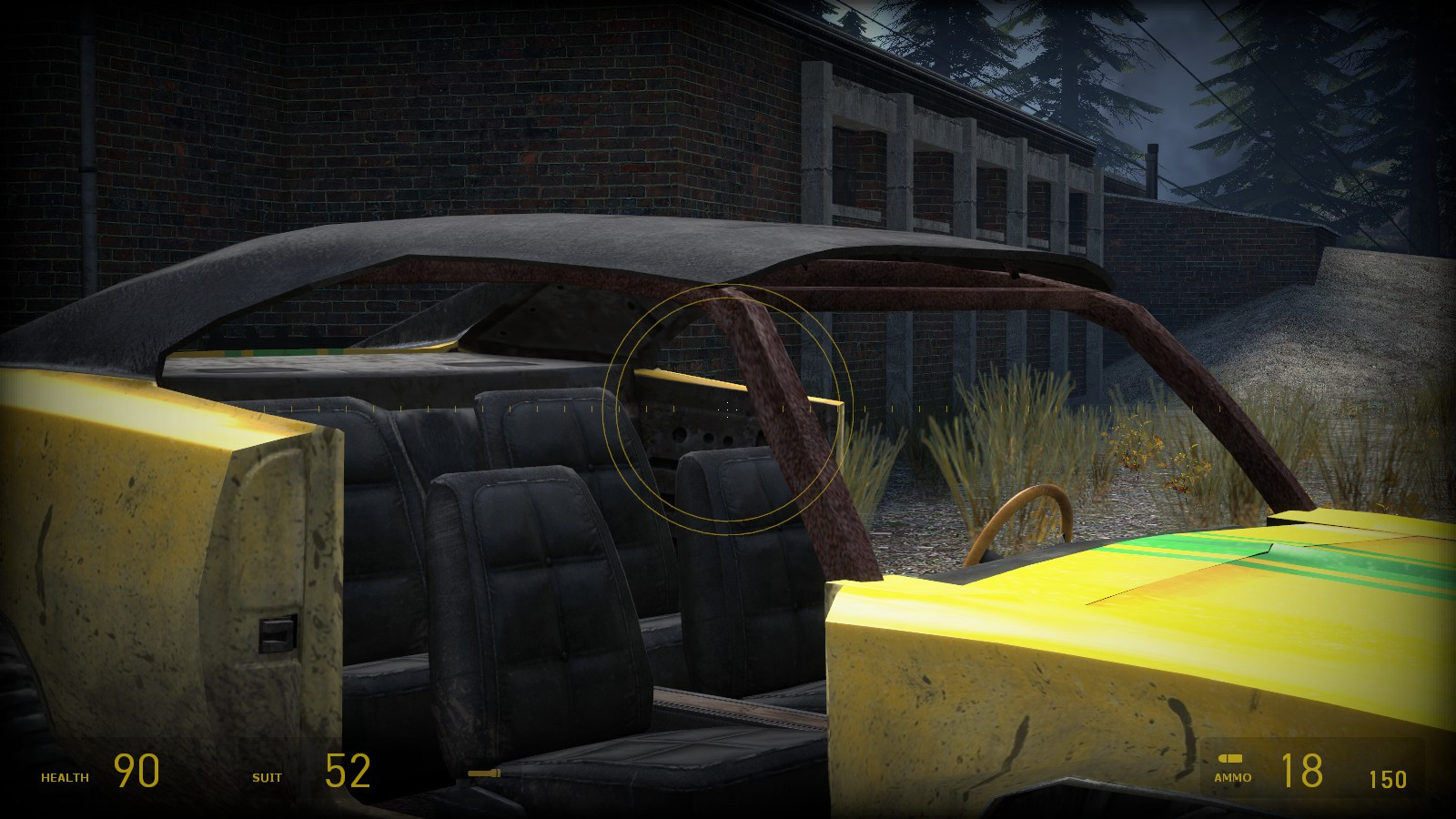1456x819 pixels.
Task: Click the circular crosshair reticle
Action: [x=726, y=409]
